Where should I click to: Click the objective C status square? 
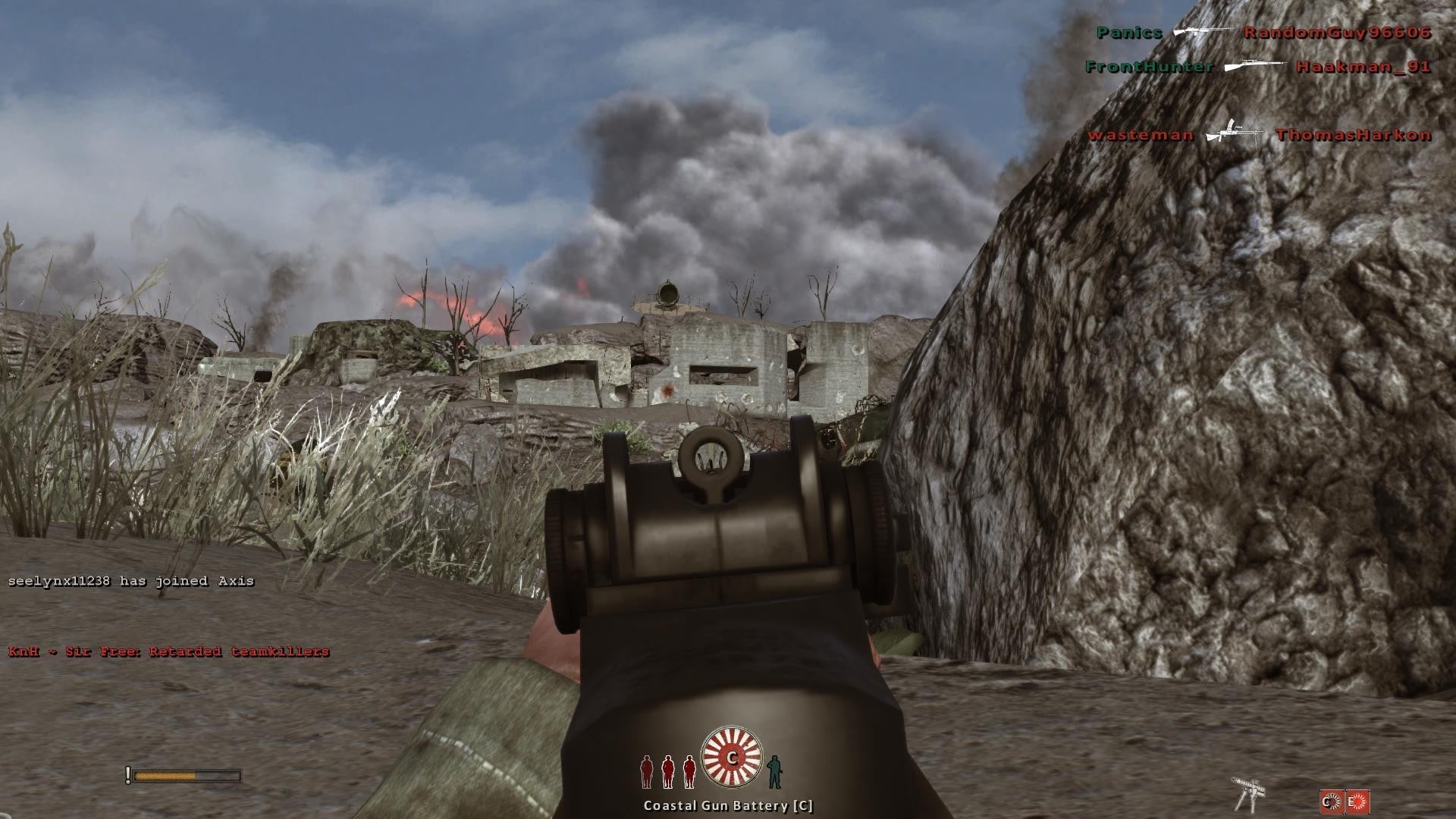[x=1332, y=802]
